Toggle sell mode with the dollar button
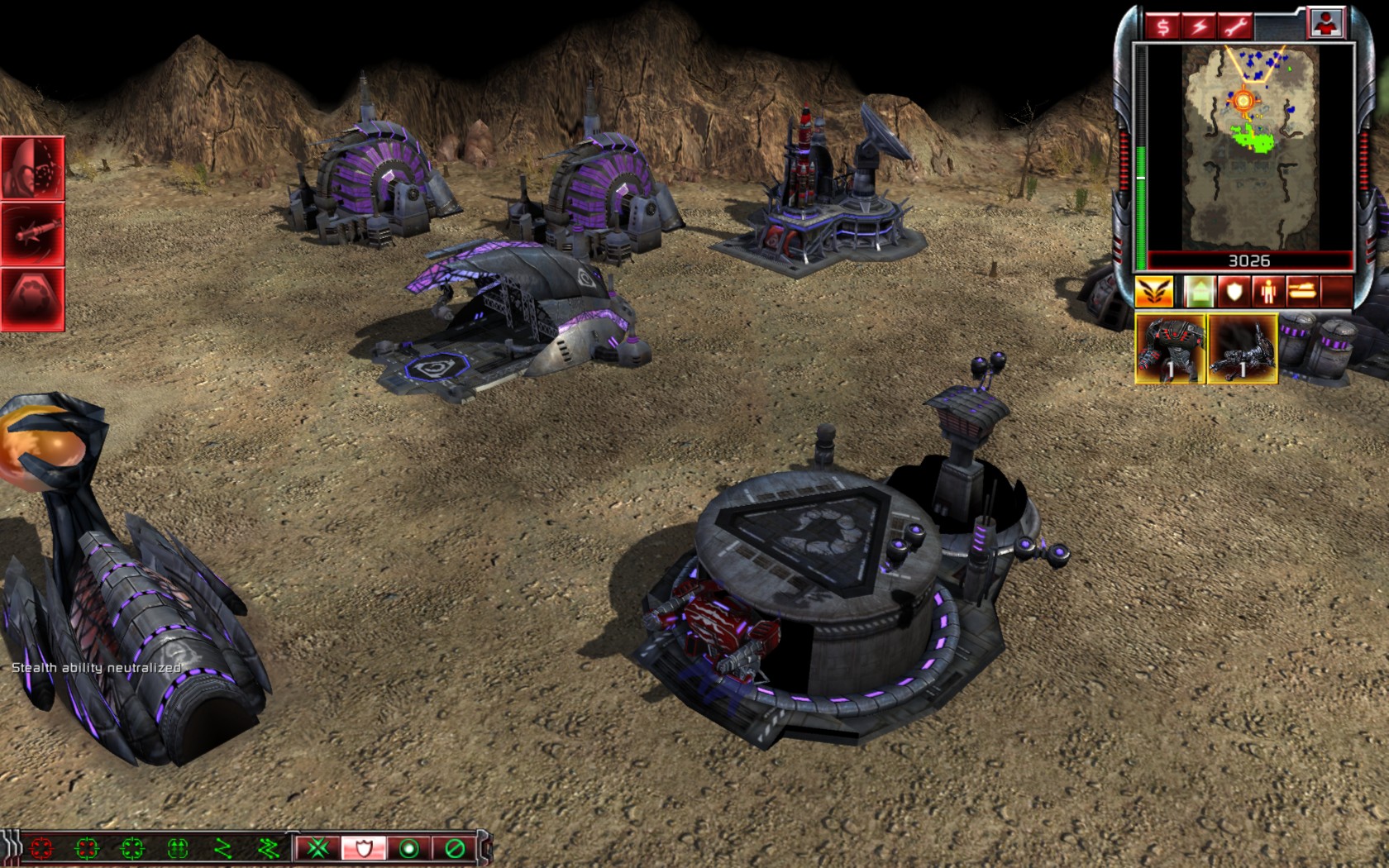The image size is (1389, 868). [x=1163, y=26]
